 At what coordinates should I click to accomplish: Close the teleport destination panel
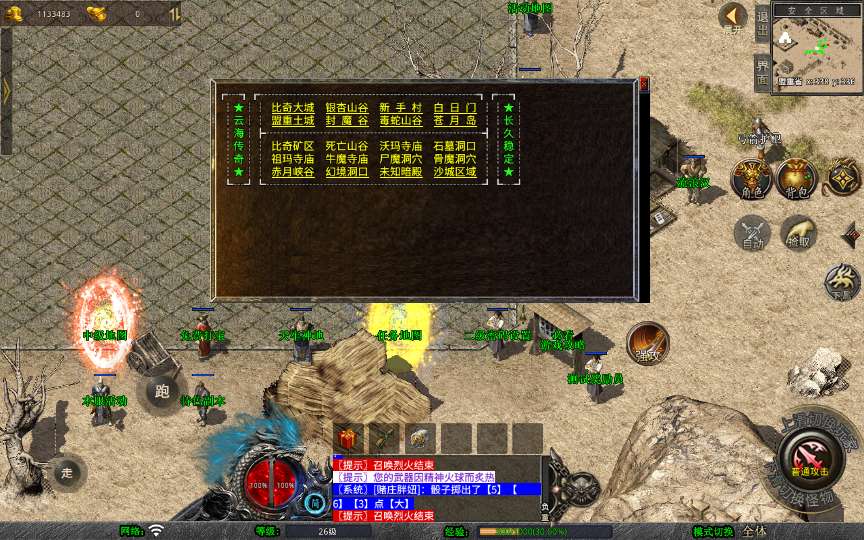644,85
